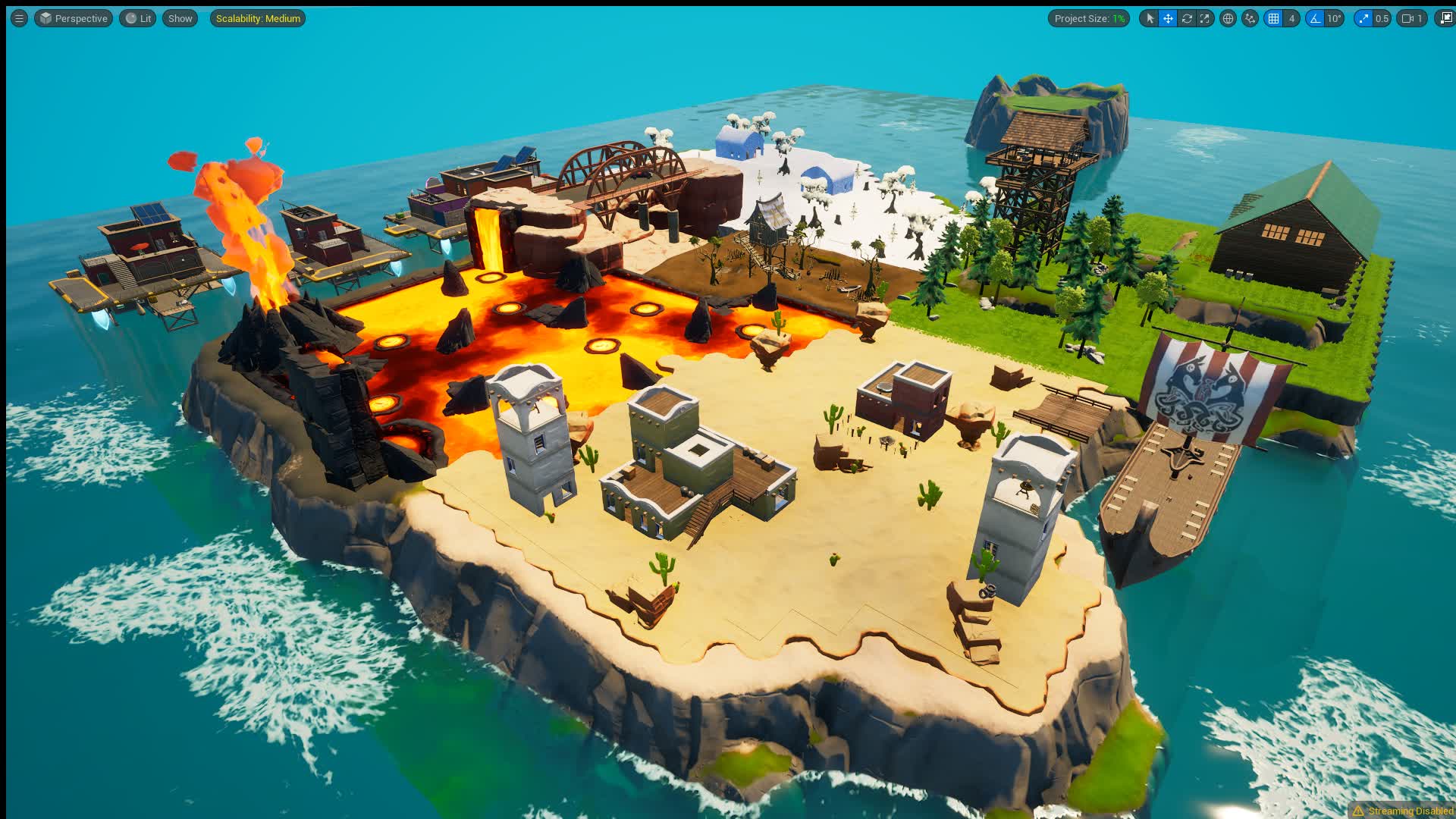This screenshot has width=1456, height=819.
Task: Open the Lit view mode dropdown
Action: pyautogui.click(x=137, y=18)
